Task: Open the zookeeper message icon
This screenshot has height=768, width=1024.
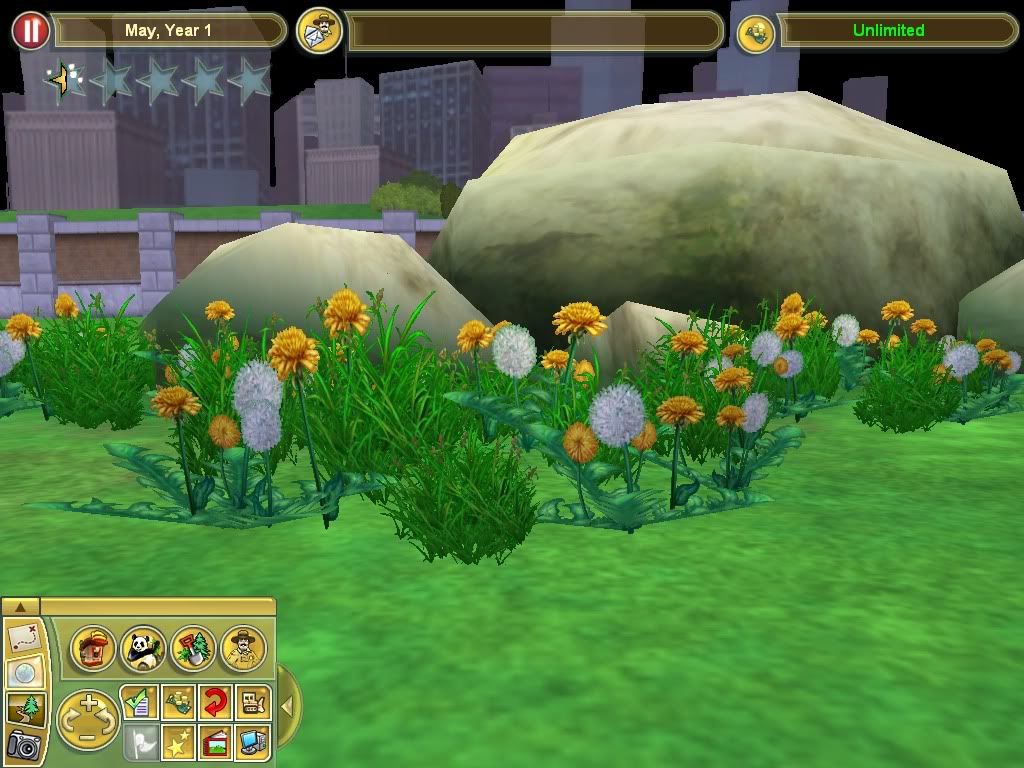Action: [x=320, y=31]
